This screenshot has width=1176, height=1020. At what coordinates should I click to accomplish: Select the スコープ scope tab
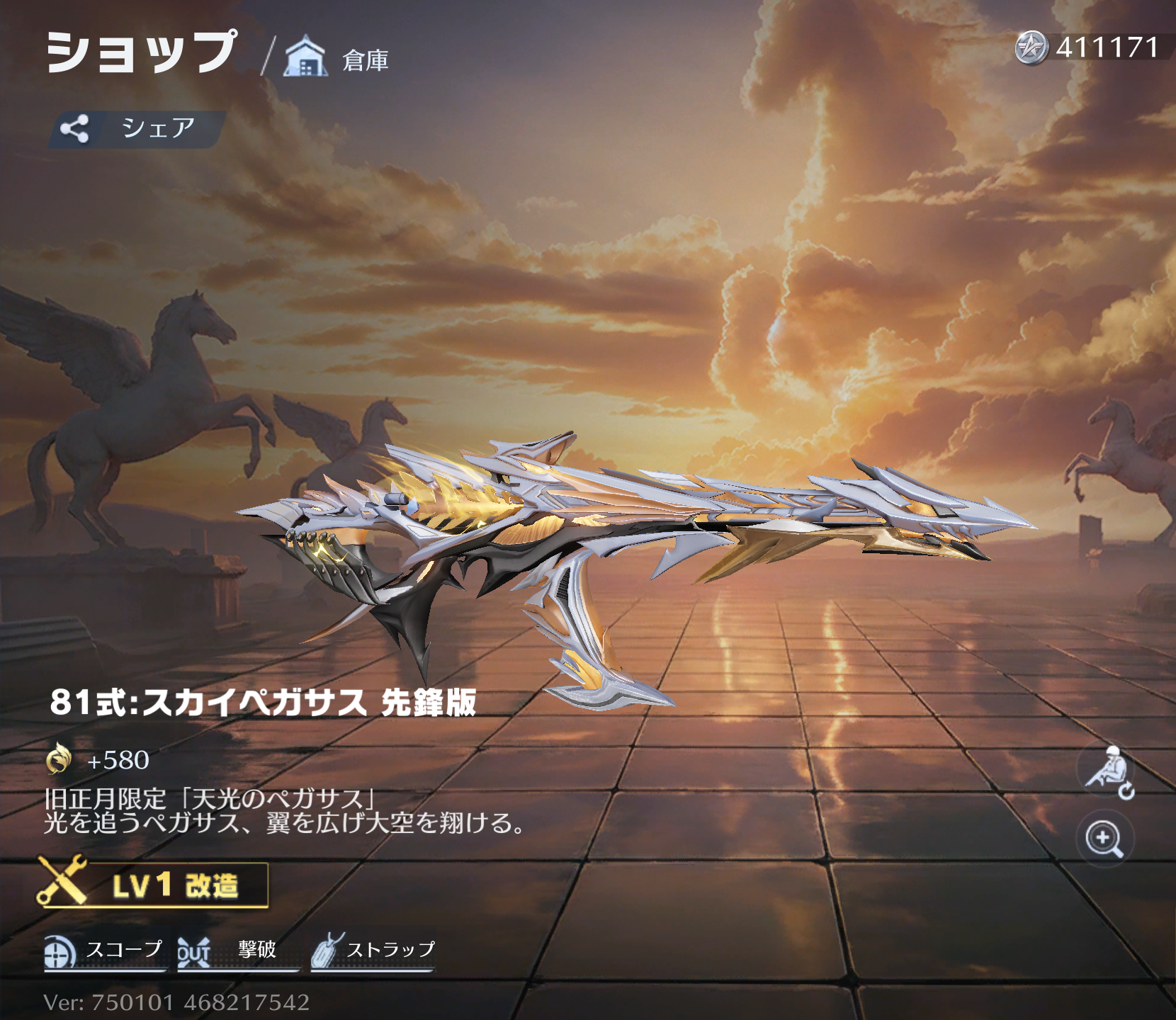pyautogui.click(x=105, y=951)
